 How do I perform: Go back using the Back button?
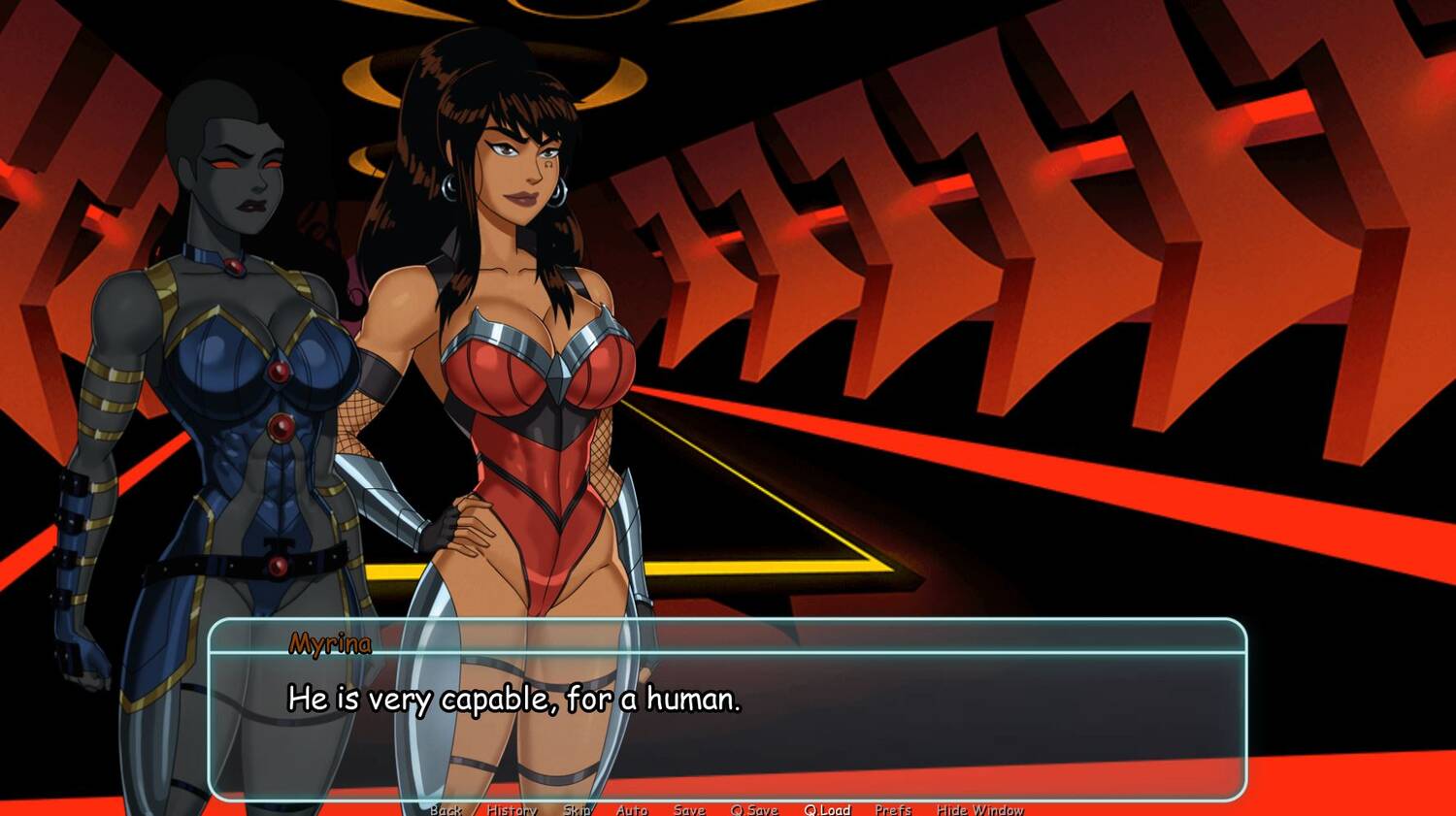click(x=447, y=810)
